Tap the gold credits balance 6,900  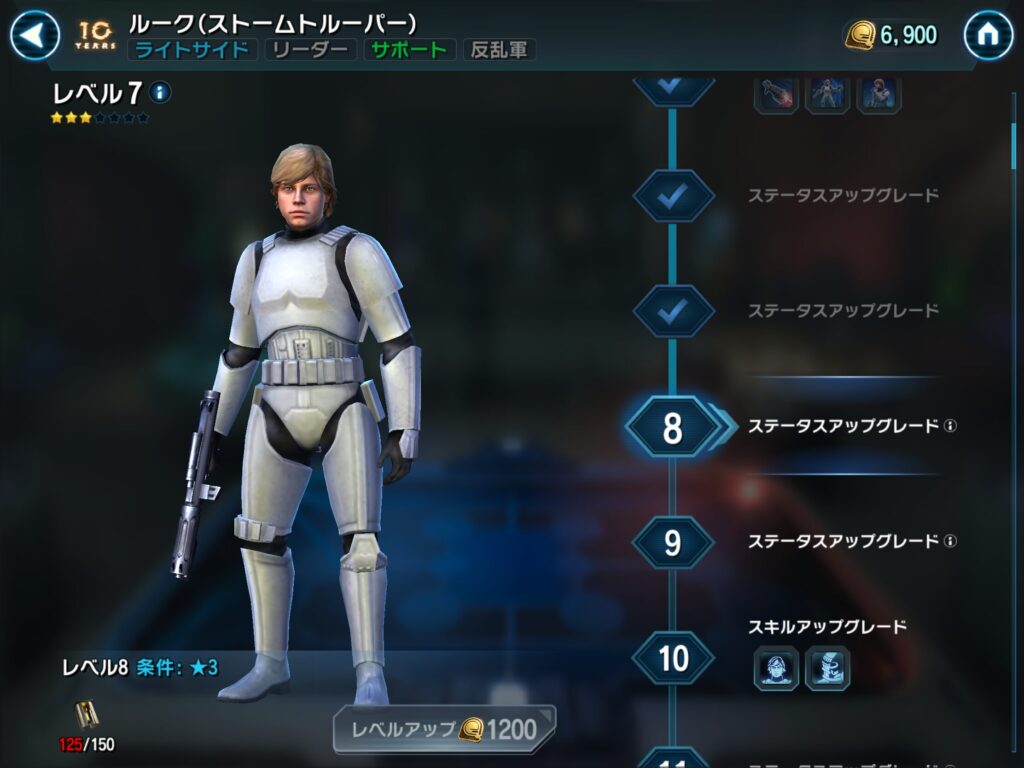coord(892,36)
